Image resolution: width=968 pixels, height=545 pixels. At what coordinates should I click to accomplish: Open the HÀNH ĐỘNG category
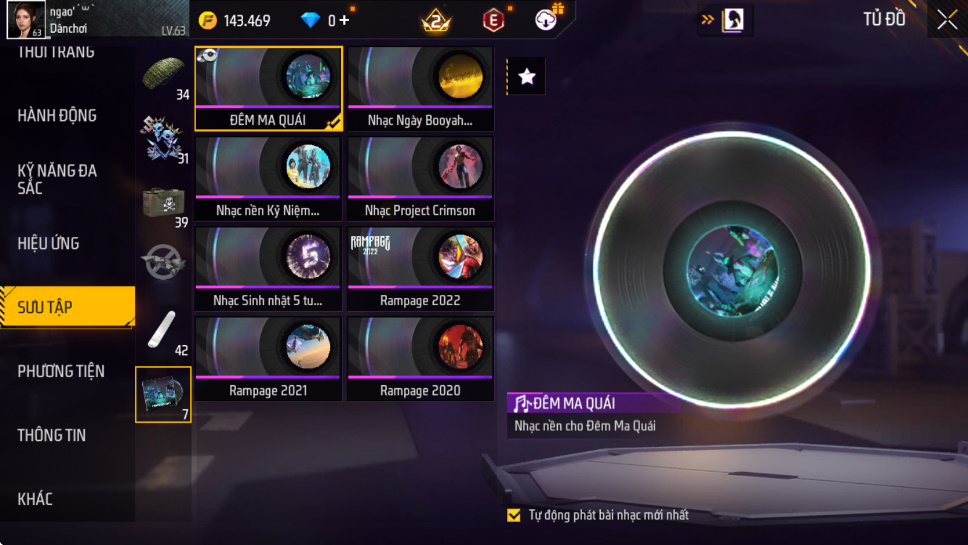(x=57, y=115)
